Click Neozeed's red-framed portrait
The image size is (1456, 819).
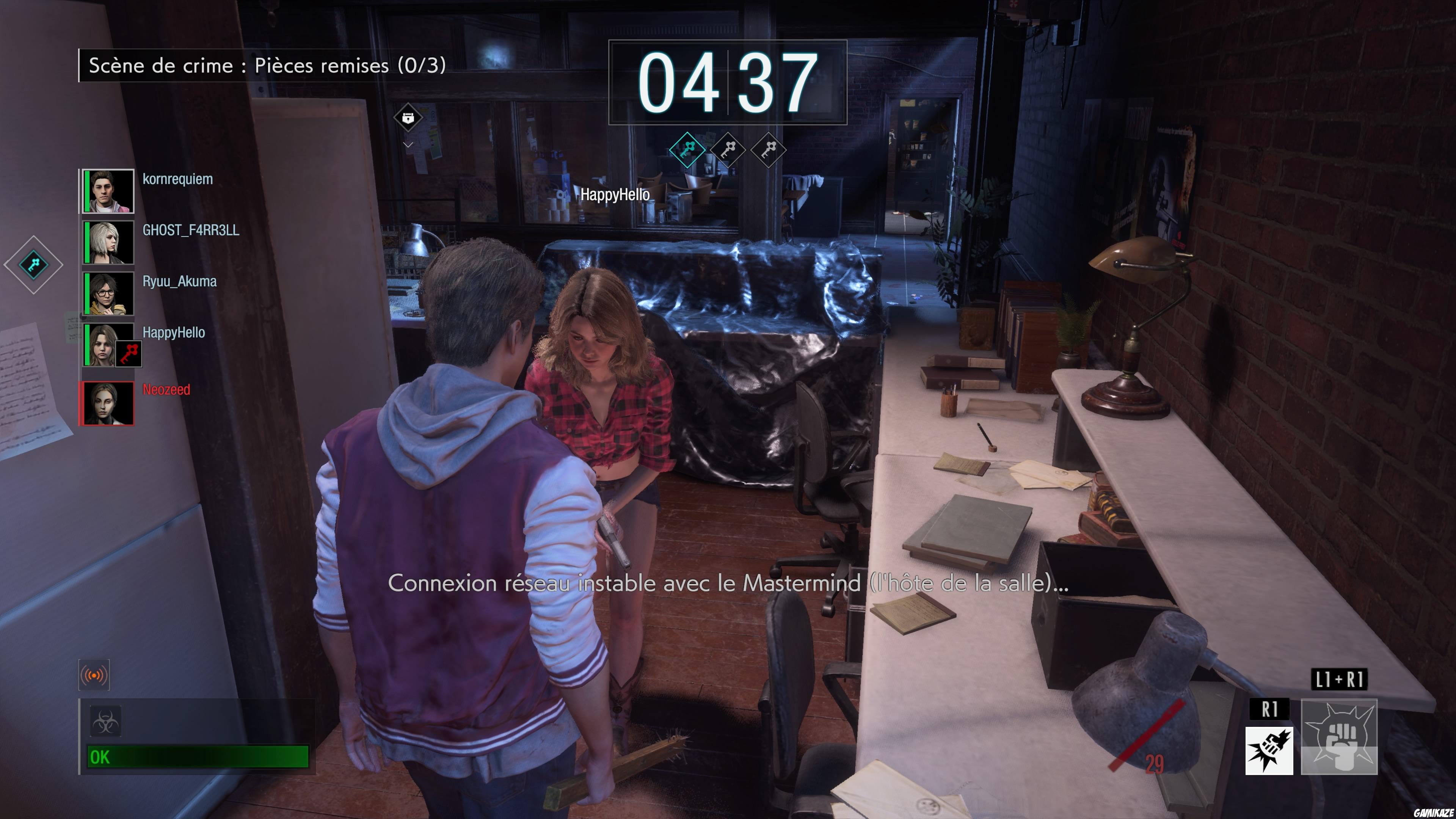[x=107, y=402]
